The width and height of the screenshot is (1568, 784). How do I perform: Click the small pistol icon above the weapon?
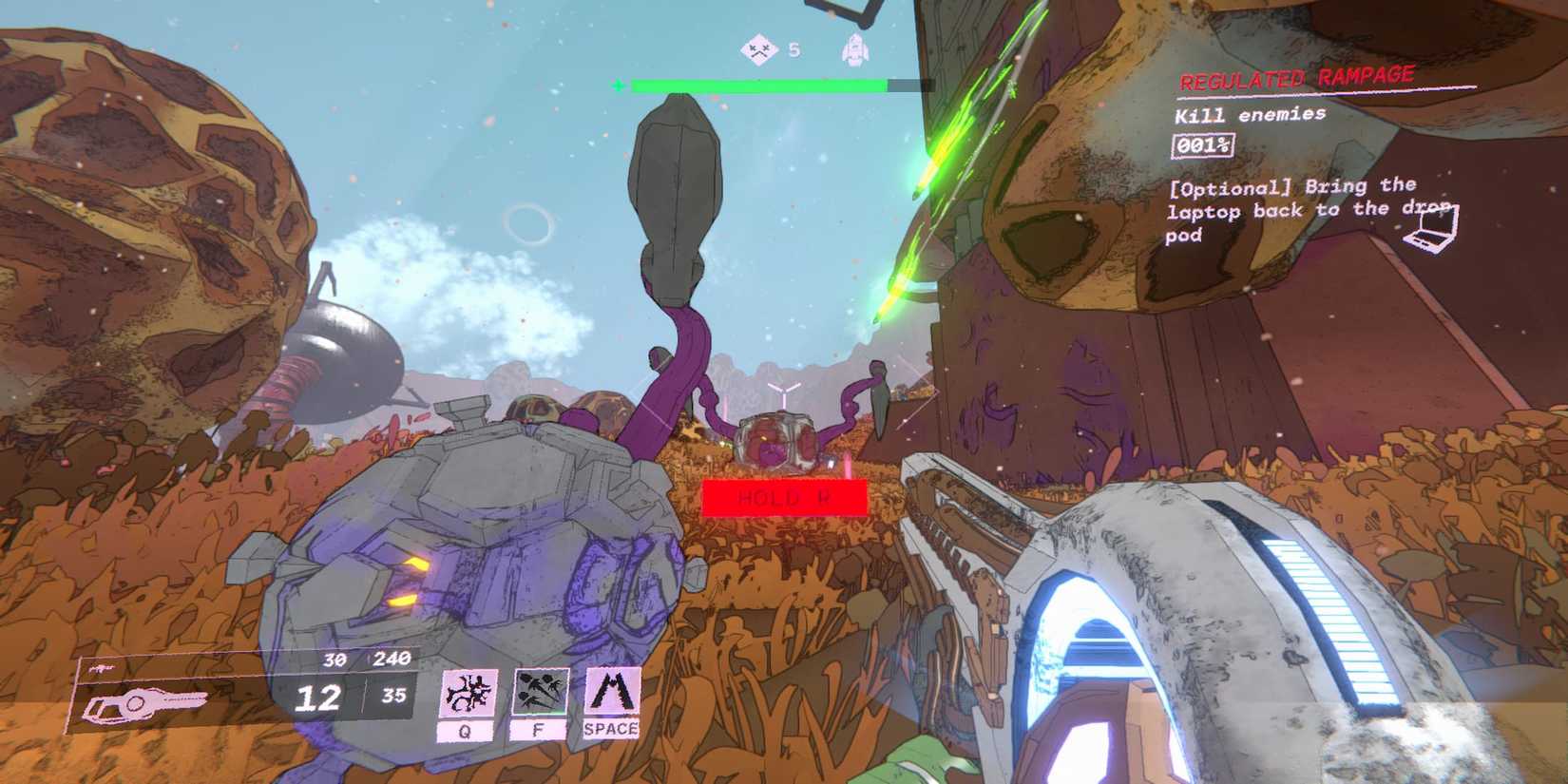(101, 665)
